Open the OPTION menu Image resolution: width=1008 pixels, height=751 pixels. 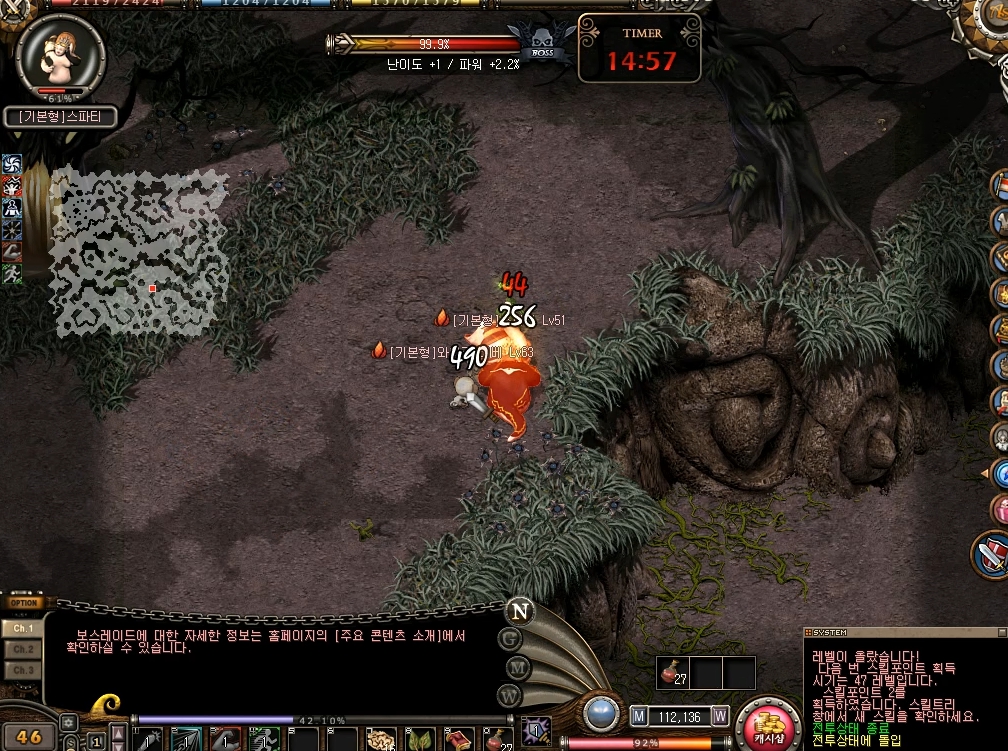click(x=23, y=603)
